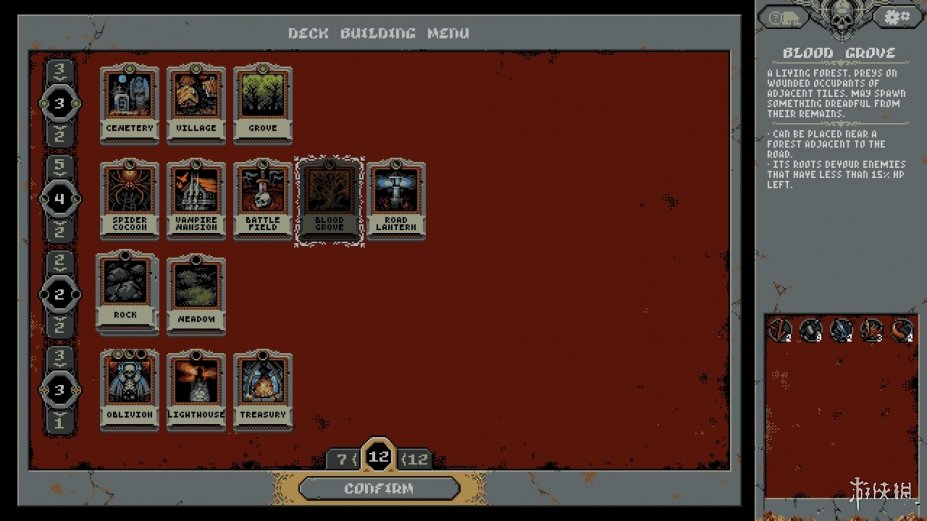Select the Cemetery card
This screenshot has height=521, width=927.
pyautogui.click(x=130, y=104)
